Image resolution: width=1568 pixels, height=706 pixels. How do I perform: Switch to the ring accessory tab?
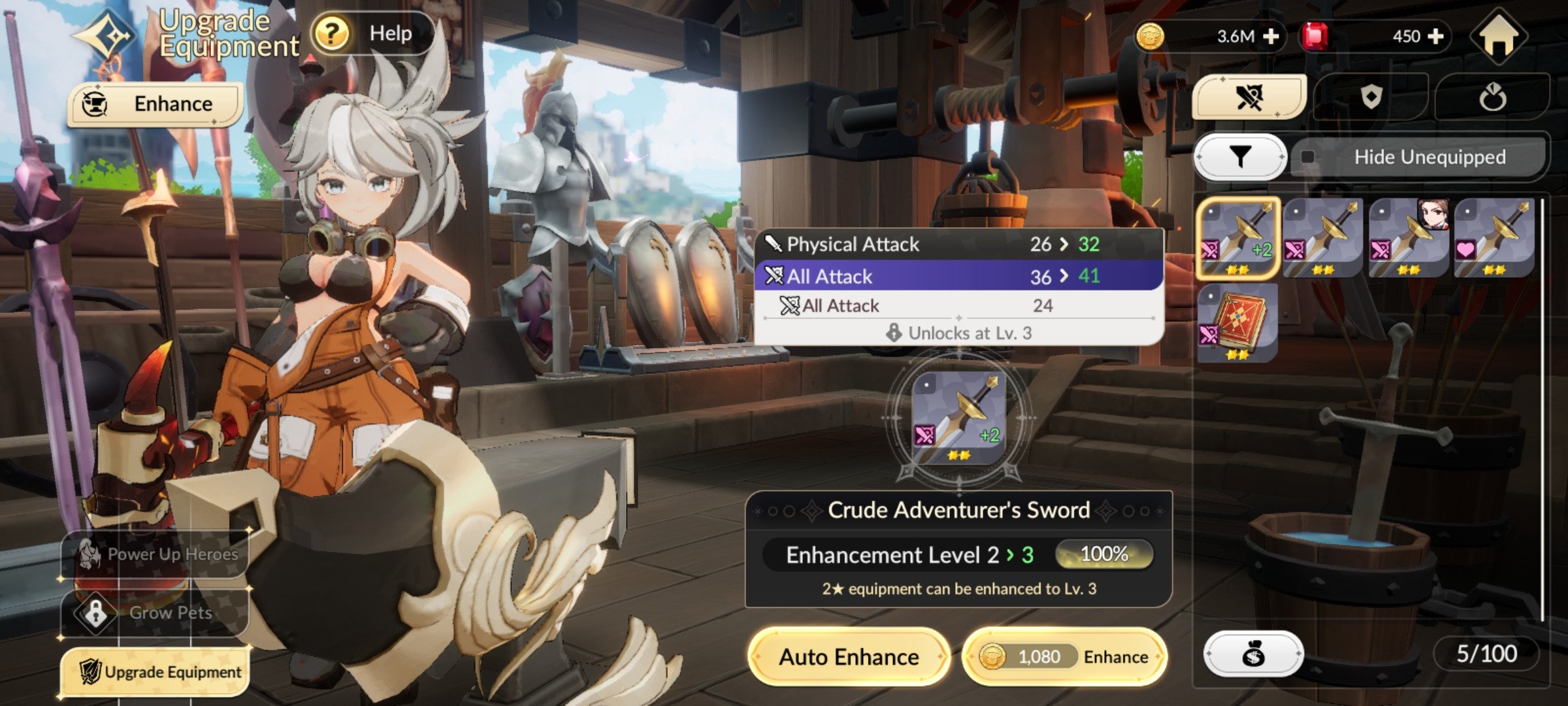[1492, 98]
